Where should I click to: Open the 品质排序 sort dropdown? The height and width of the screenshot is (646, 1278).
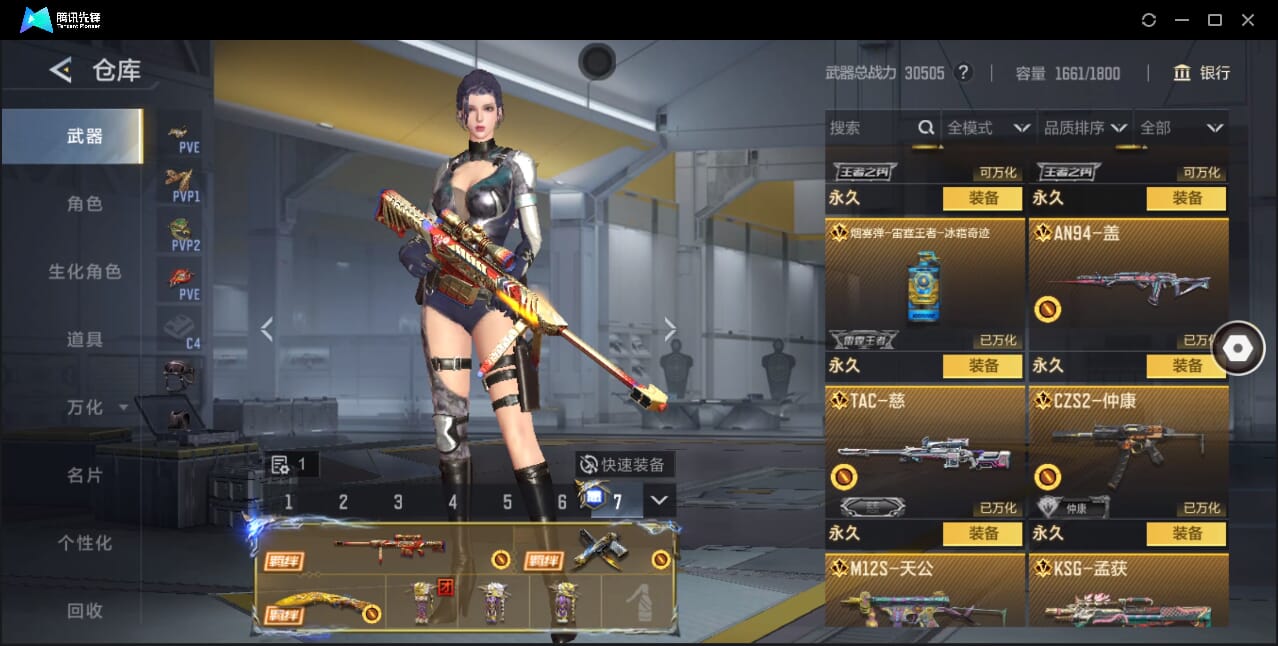point(1085,128)
